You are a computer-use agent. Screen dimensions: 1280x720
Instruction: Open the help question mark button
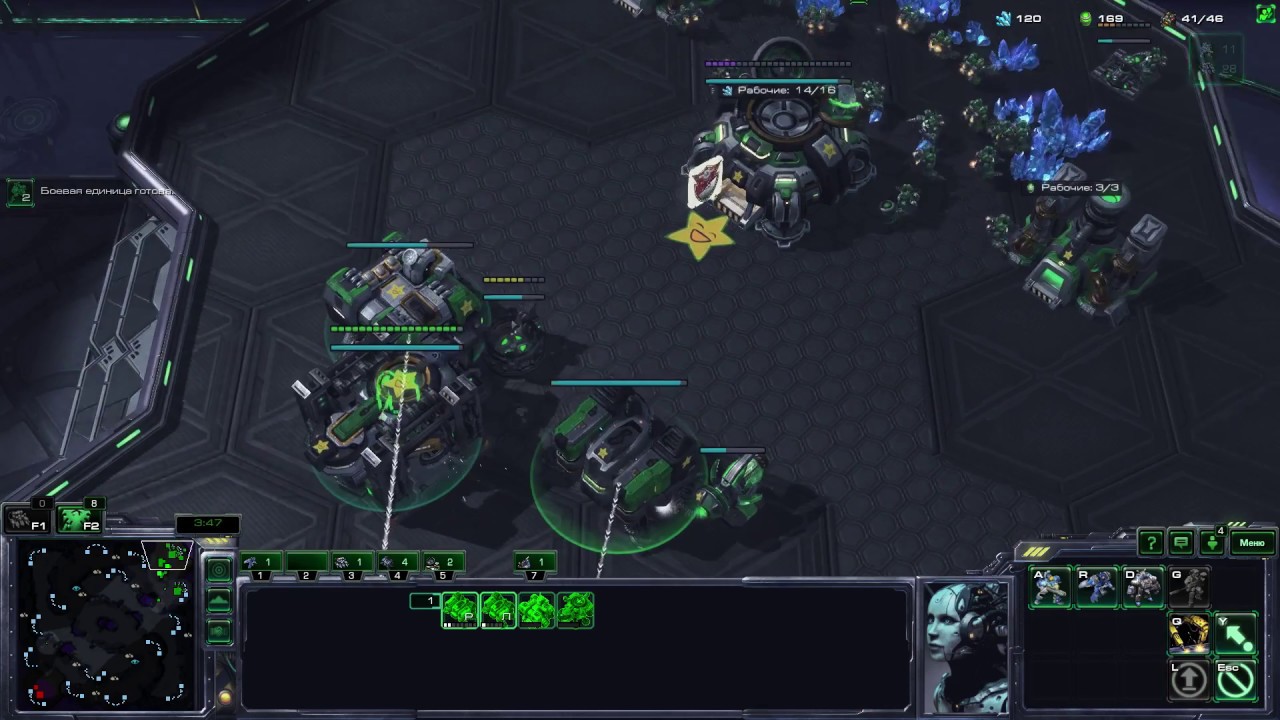1151,543
